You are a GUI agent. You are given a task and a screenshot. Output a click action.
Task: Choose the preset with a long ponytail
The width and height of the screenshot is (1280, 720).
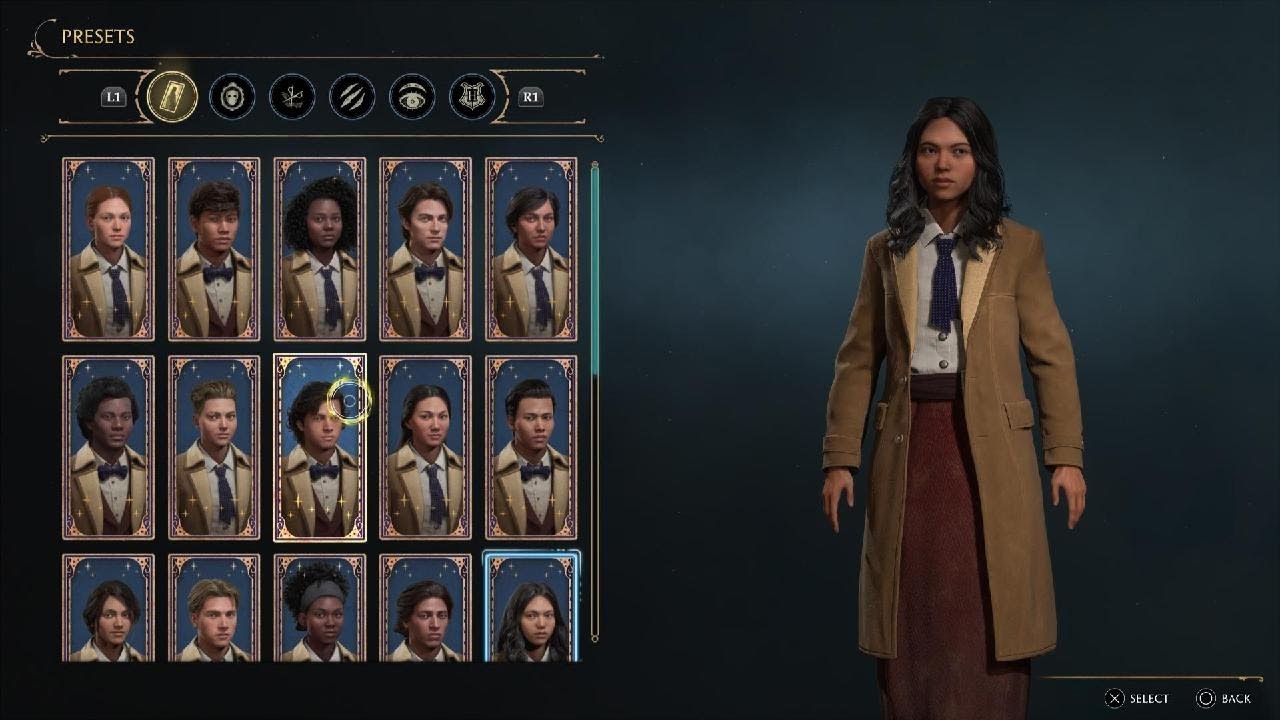point(426,447)
